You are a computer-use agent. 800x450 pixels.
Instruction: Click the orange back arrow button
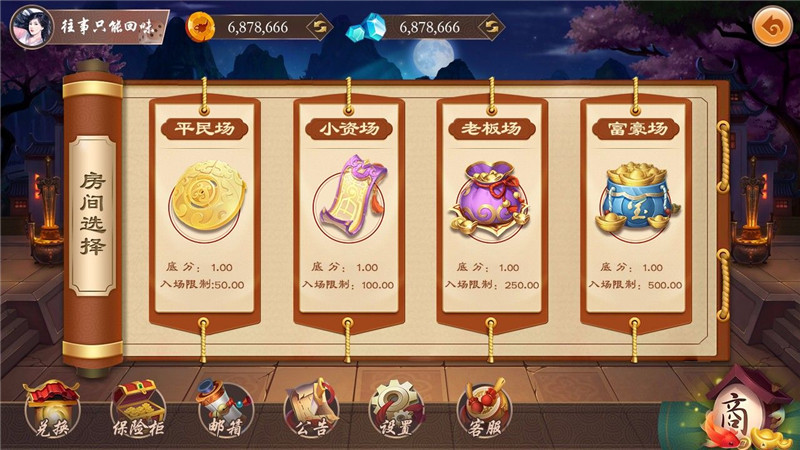[x=771, y=24]
